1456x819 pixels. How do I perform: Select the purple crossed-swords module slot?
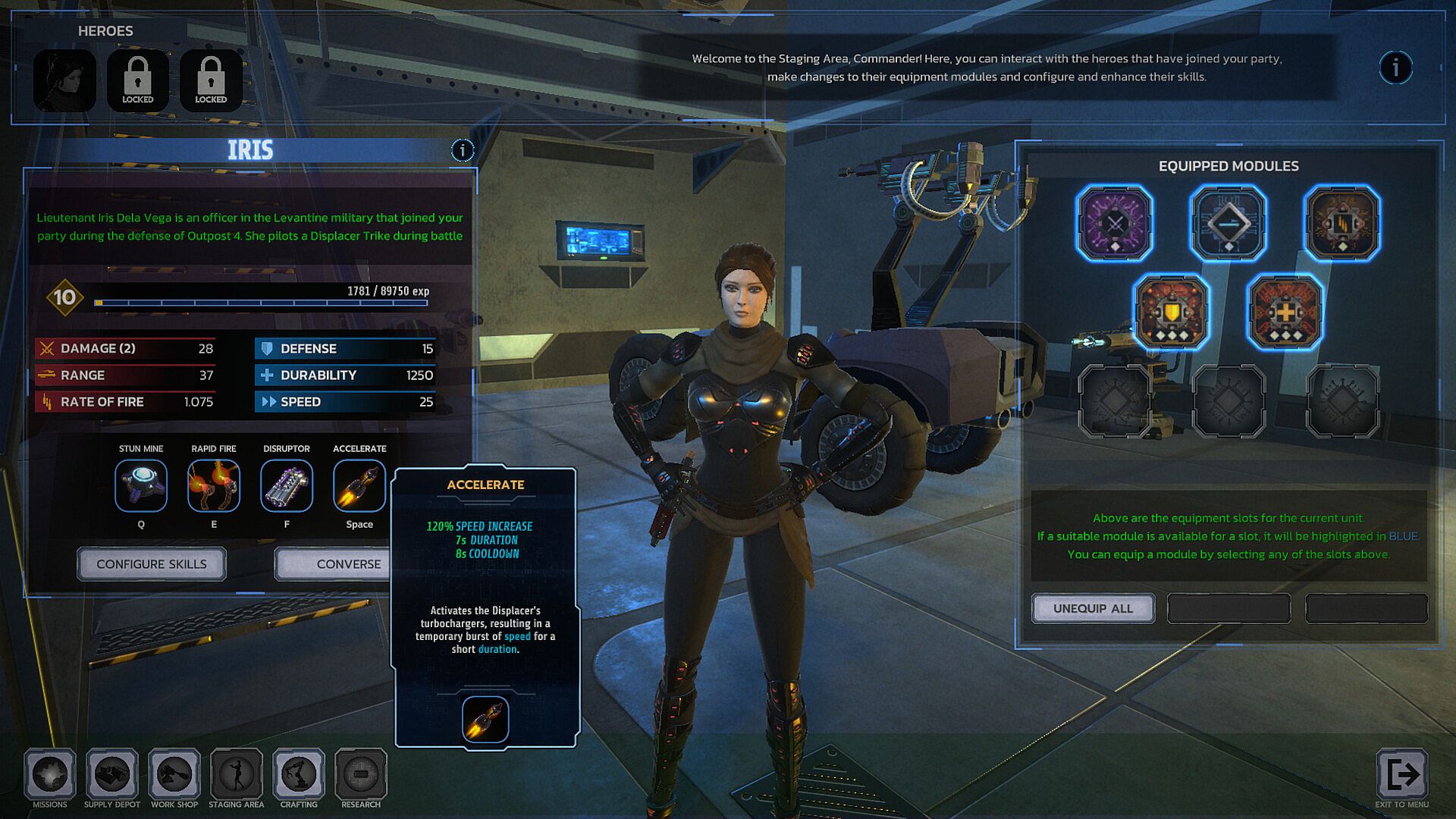pos(1114,223)
